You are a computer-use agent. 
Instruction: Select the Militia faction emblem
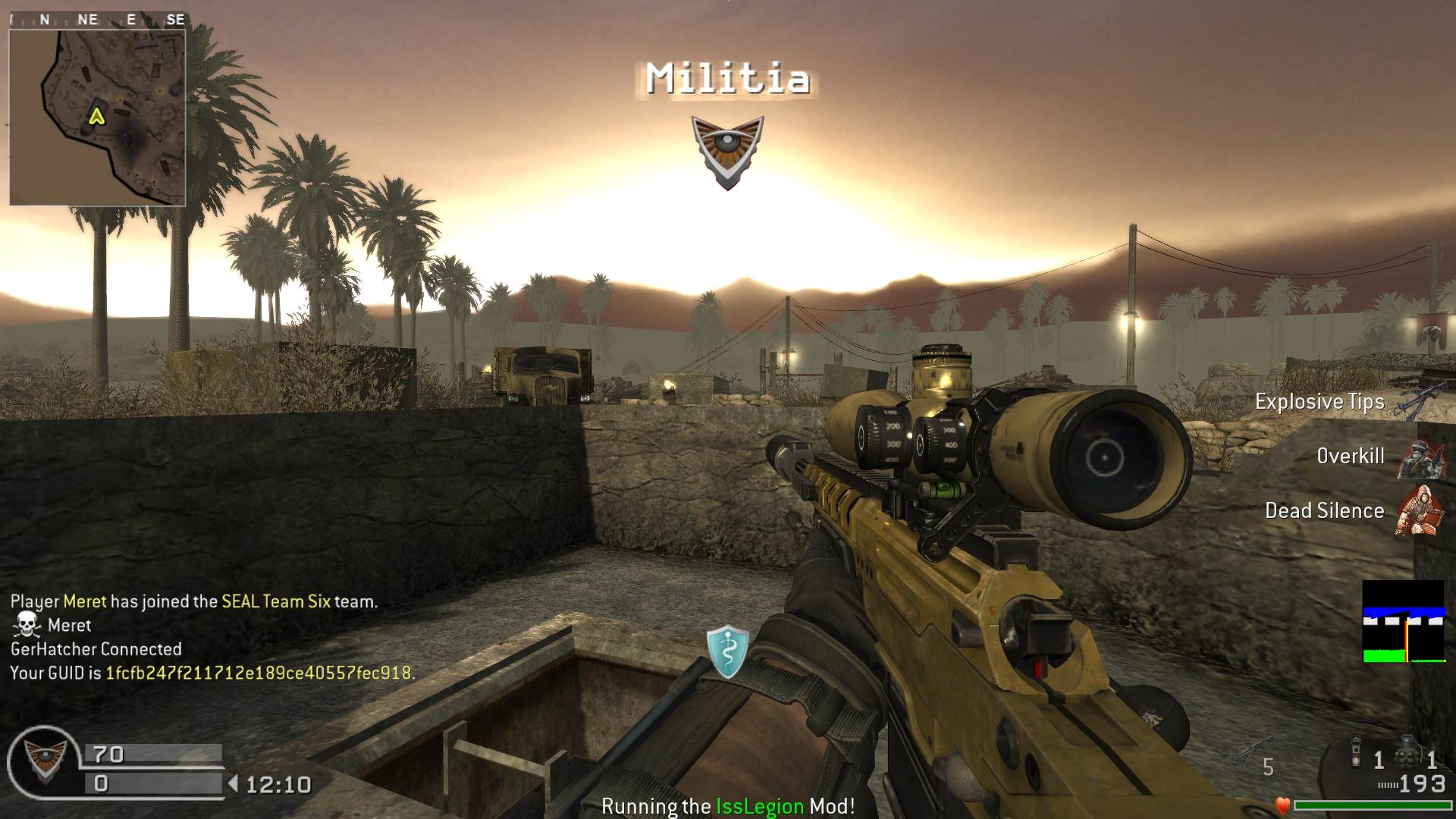(x=727, y=150)
